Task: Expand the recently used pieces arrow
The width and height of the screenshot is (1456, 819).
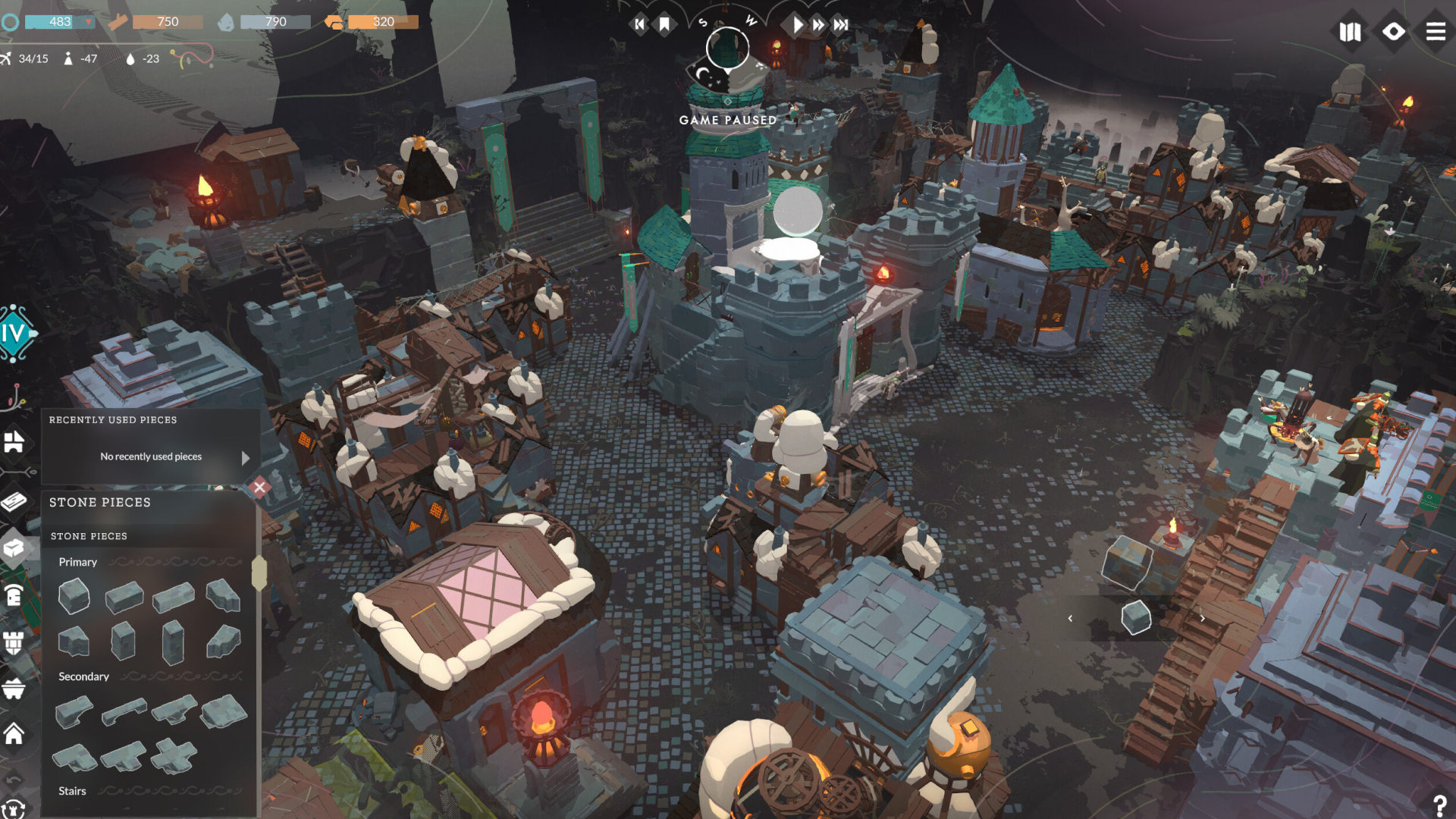Action: point(246,458)
